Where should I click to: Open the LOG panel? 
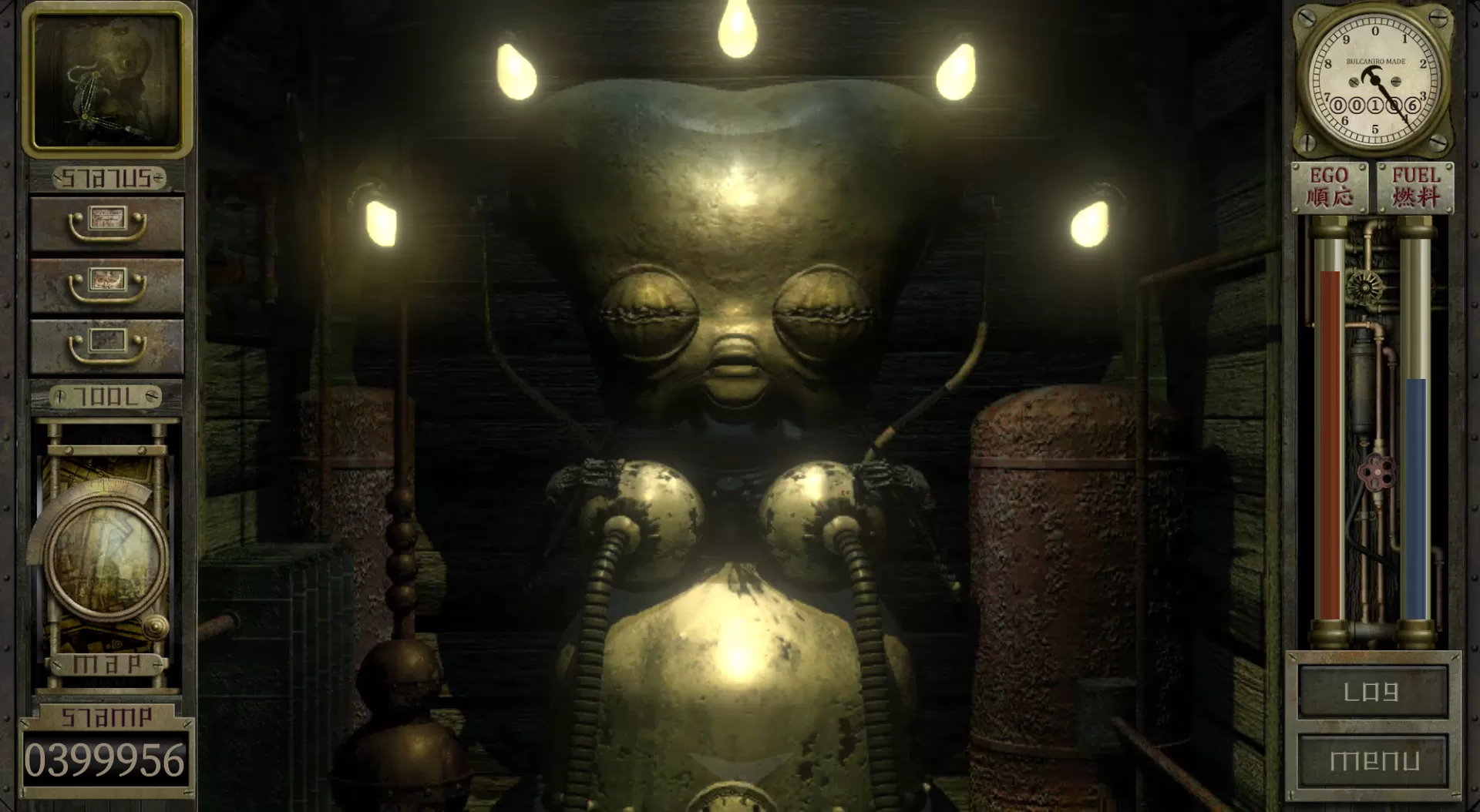click(x=1374, y=691)
